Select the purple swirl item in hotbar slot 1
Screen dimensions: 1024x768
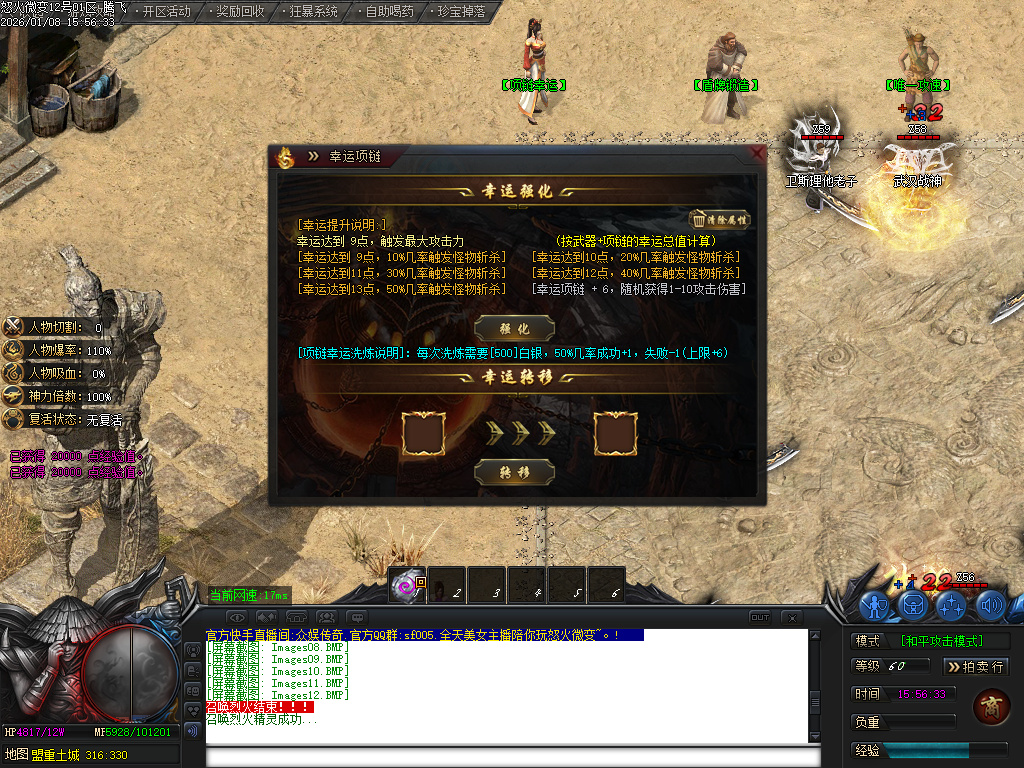click(x=408, y=586)
